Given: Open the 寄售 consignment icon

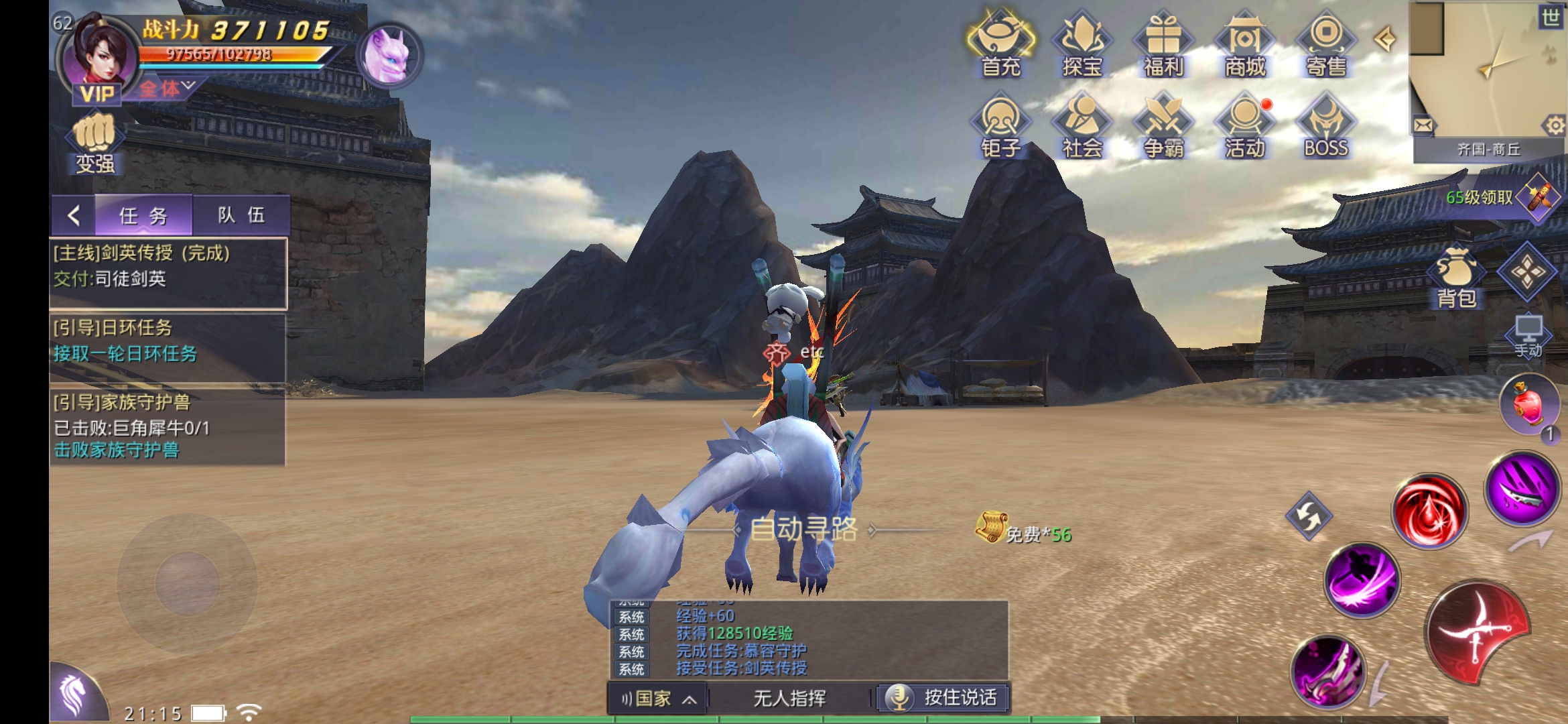Looking at the screenshot, I should pyautogui.click(x=1326, y=44).
